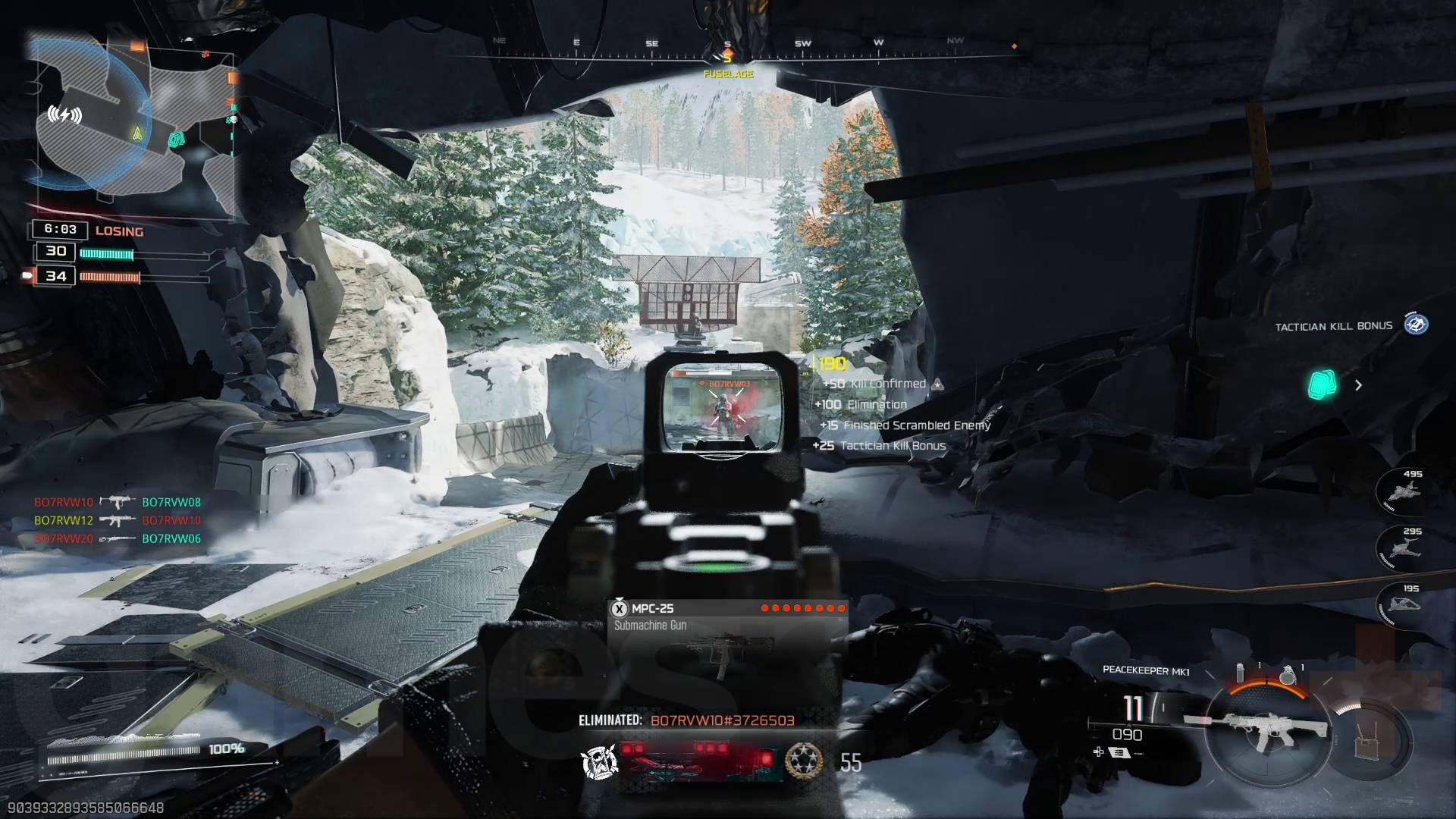Image resolution: width=1456 pixels, height=819 pixels.
Task: Open the FUSELAGE objective marker under the compass
Action: [727, 74]
